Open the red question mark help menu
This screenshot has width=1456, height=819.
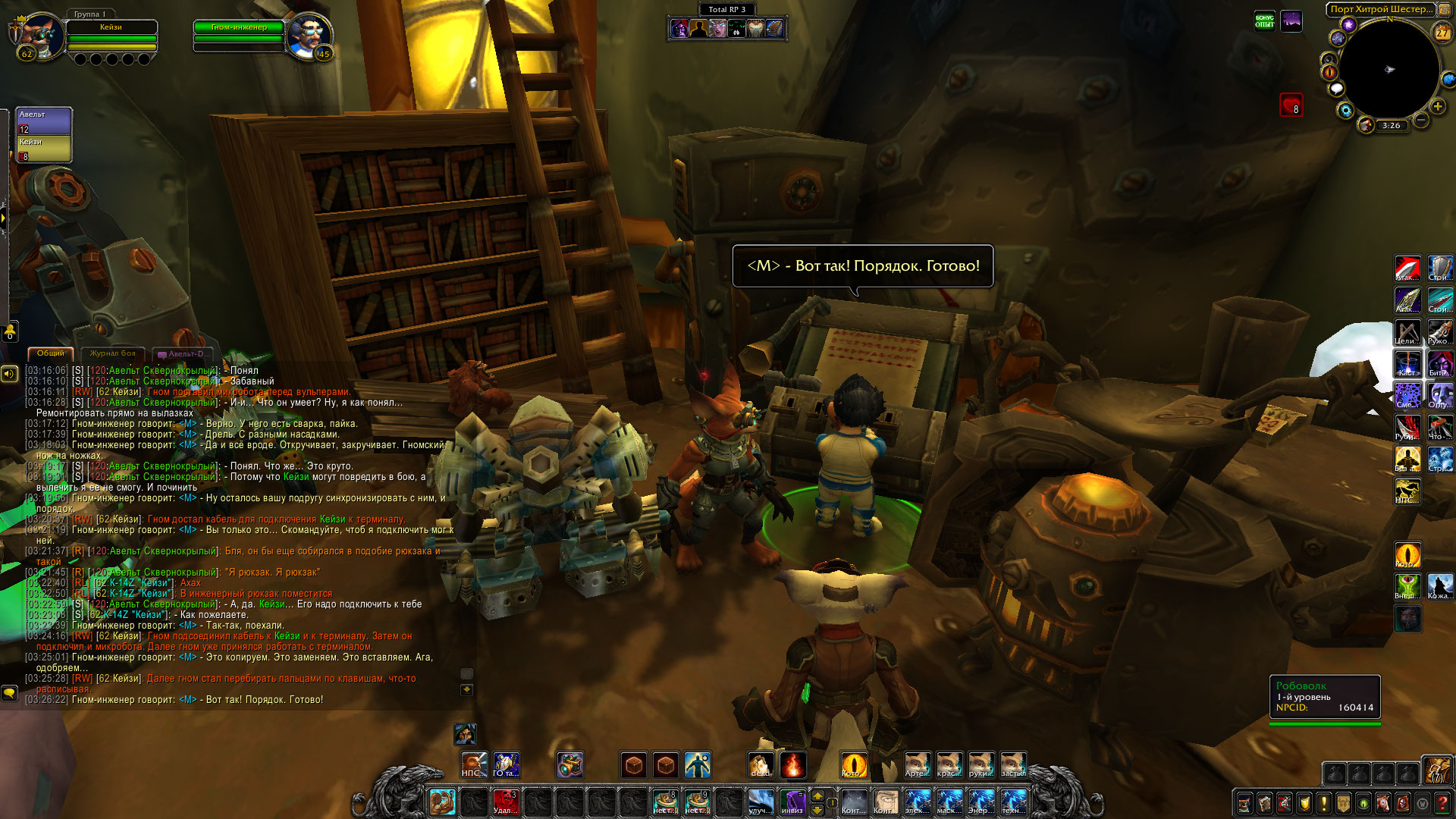[1442, 802]
